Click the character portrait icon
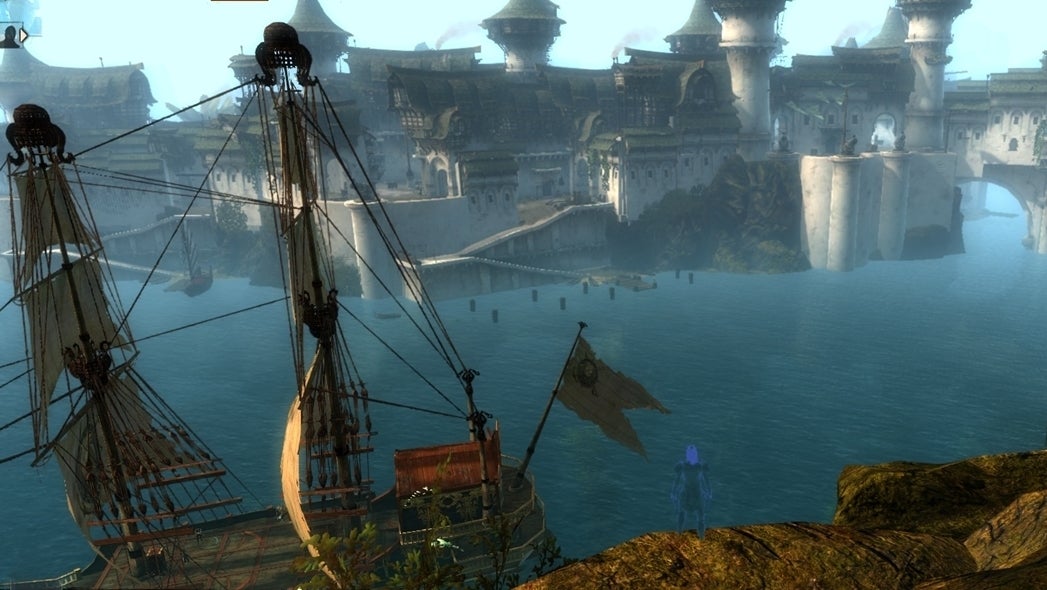This screenshot has width=1047, height=590. [x=9, y=37]
